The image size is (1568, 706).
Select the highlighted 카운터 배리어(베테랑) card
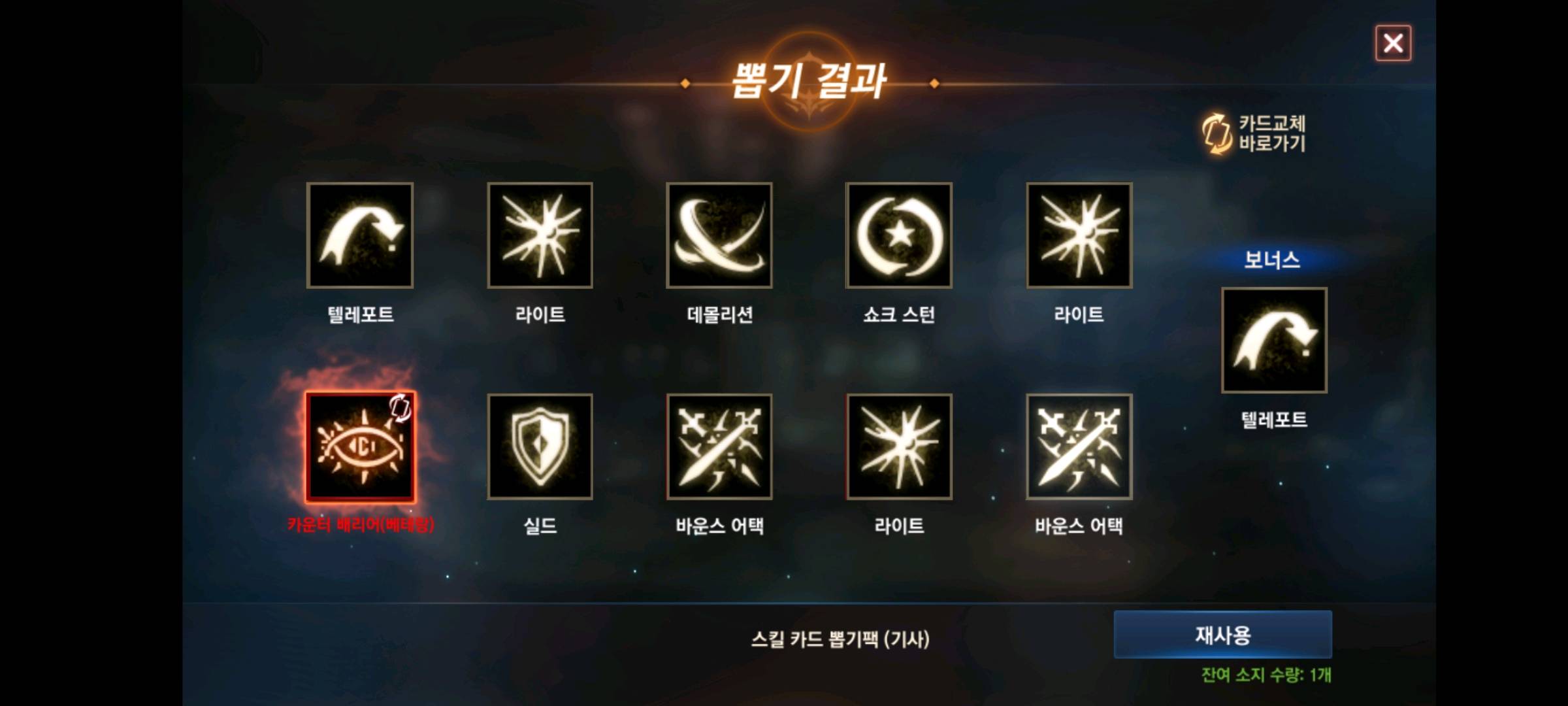pos(362,446)
